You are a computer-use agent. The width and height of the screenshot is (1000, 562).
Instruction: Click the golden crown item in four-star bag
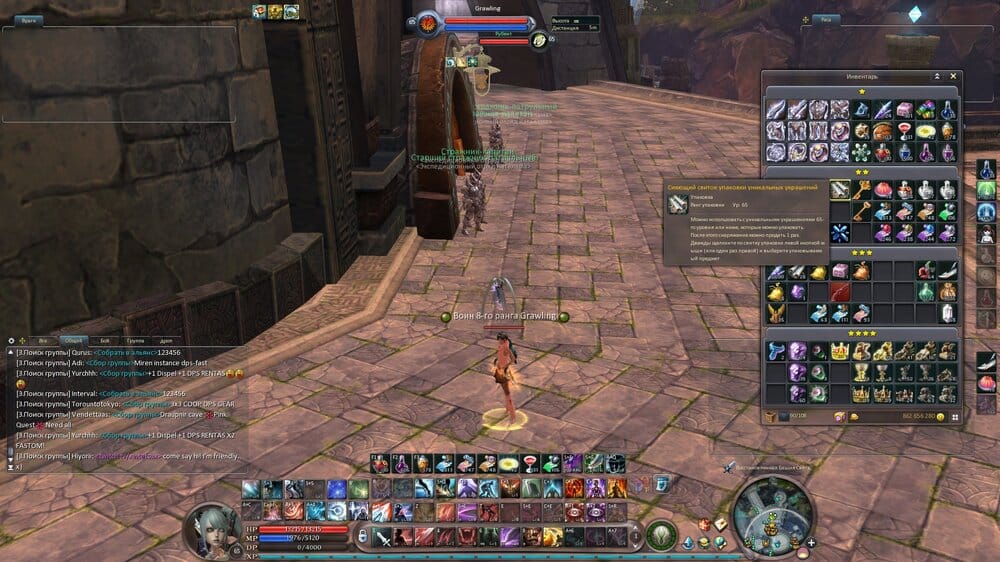coord(840,351)
